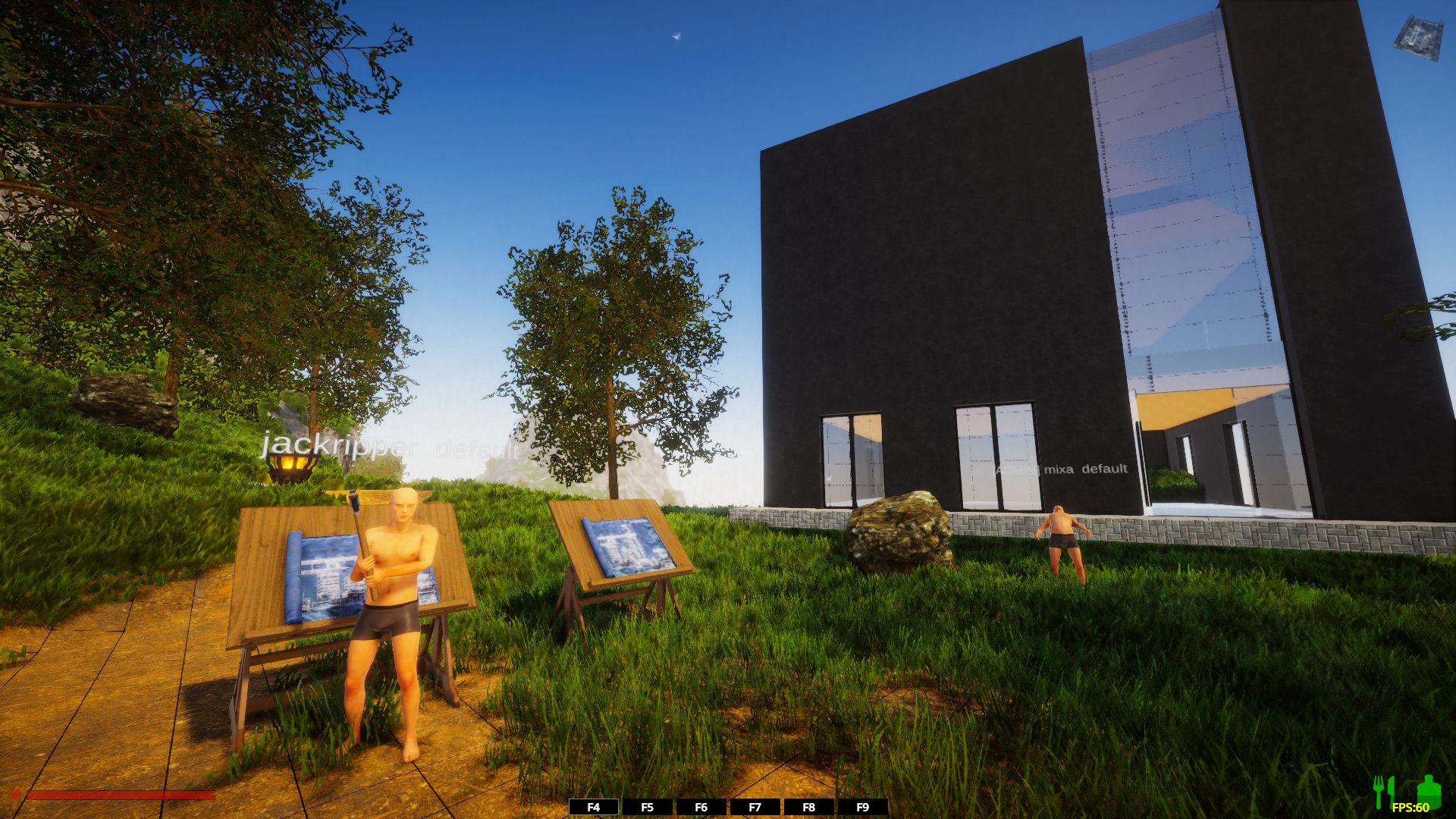Click the fork and knife hunger icon
The height and width of the screenshot is (819, 1456).
coord(1385,790)
